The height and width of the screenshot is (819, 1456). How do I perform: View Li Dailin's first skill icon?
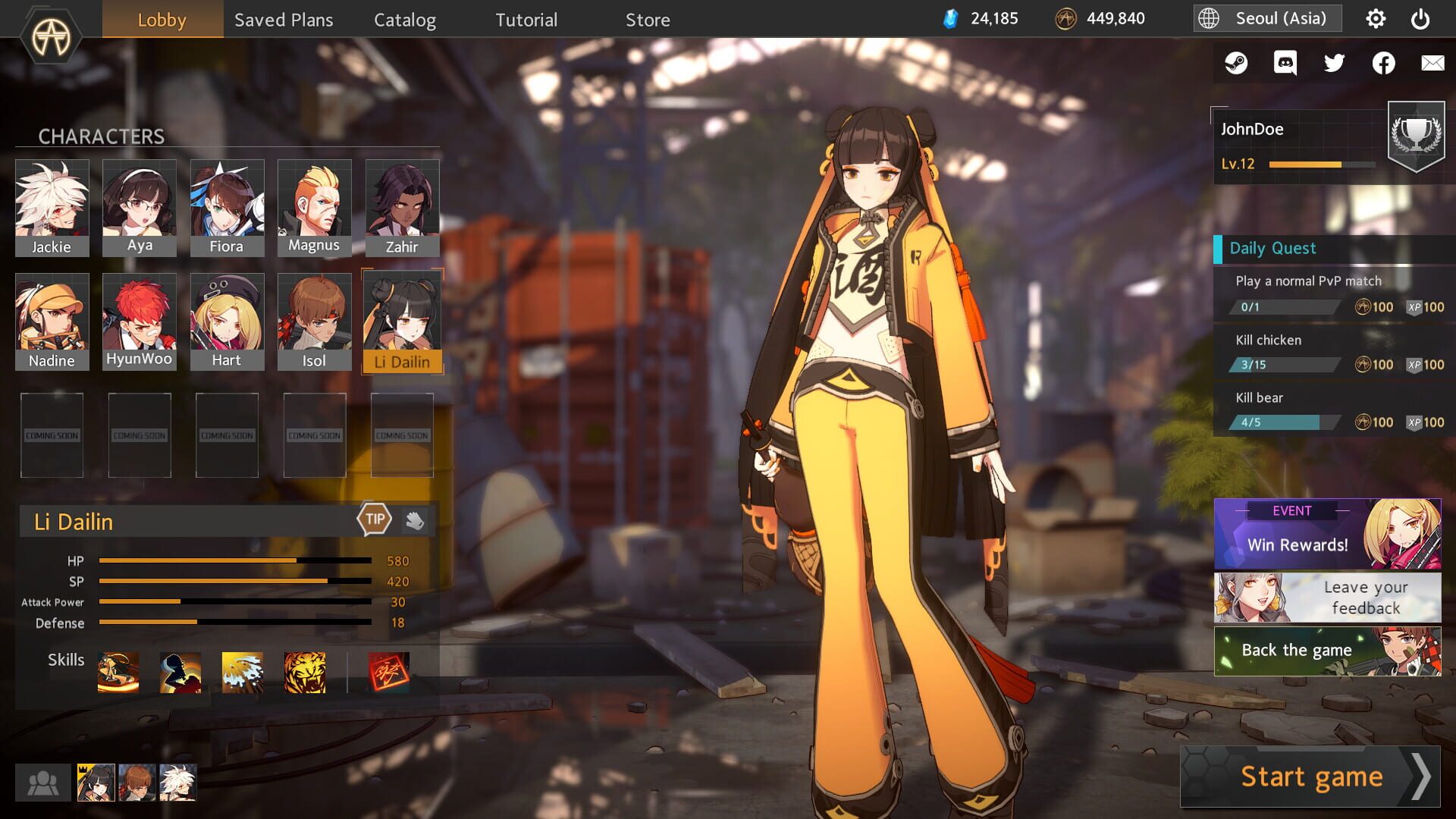click(x=118, y=672)
